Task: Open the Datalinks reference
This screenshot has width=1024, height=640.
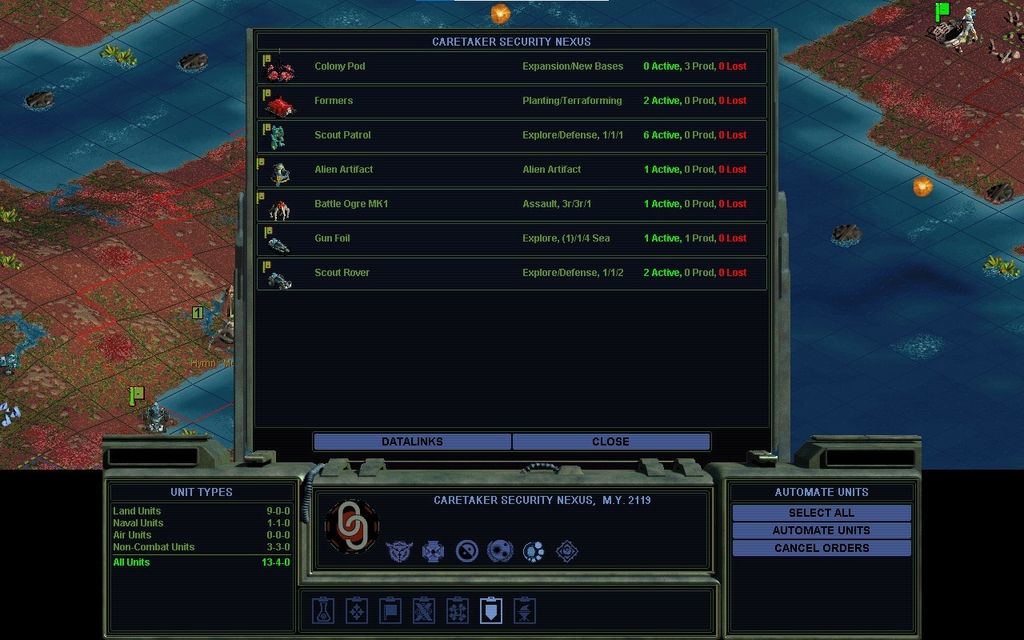Action: [x=412, y=442]
